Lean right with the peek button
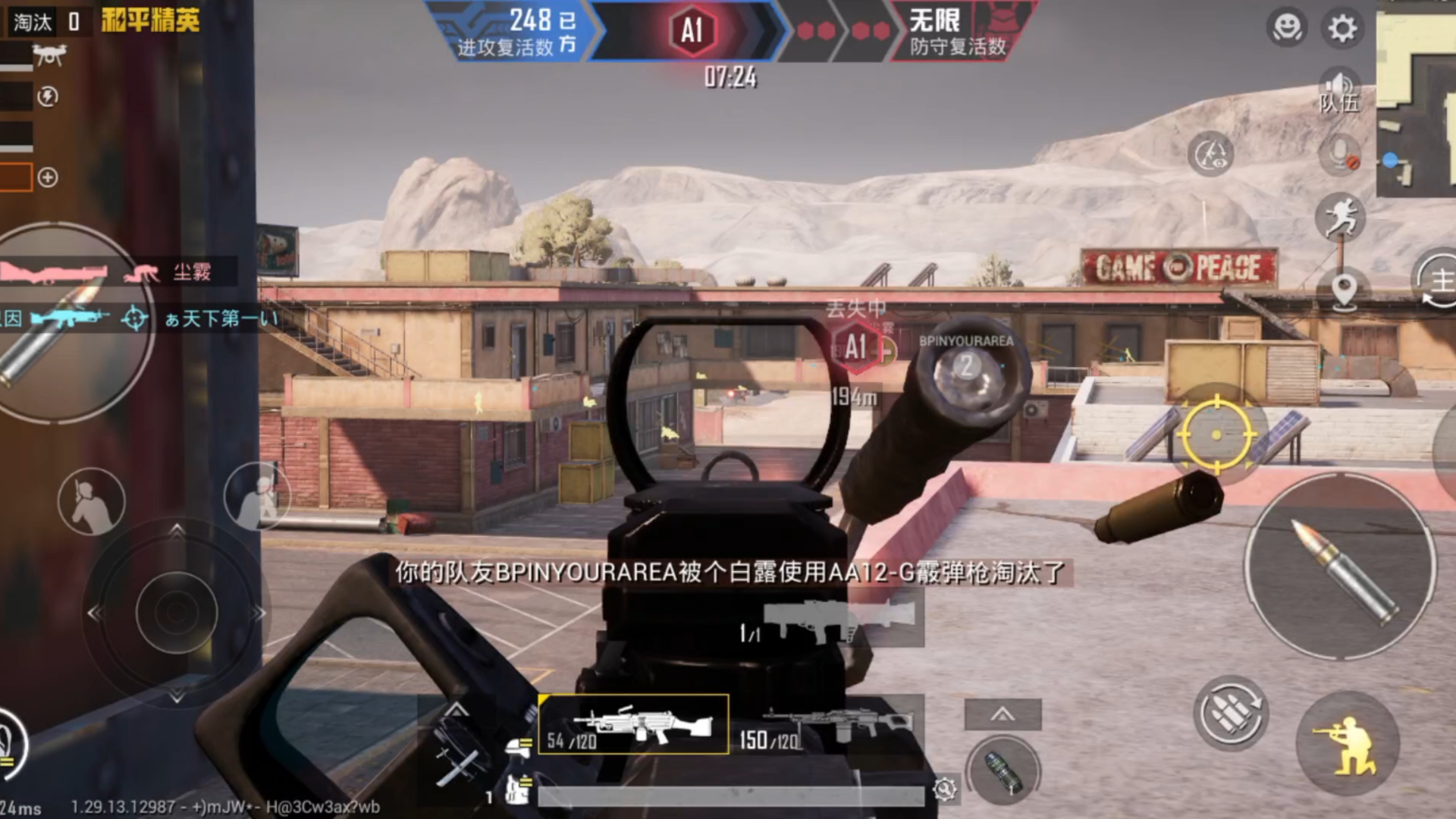This screenshot has height=819, width=1456. click(x=258, y=496)
